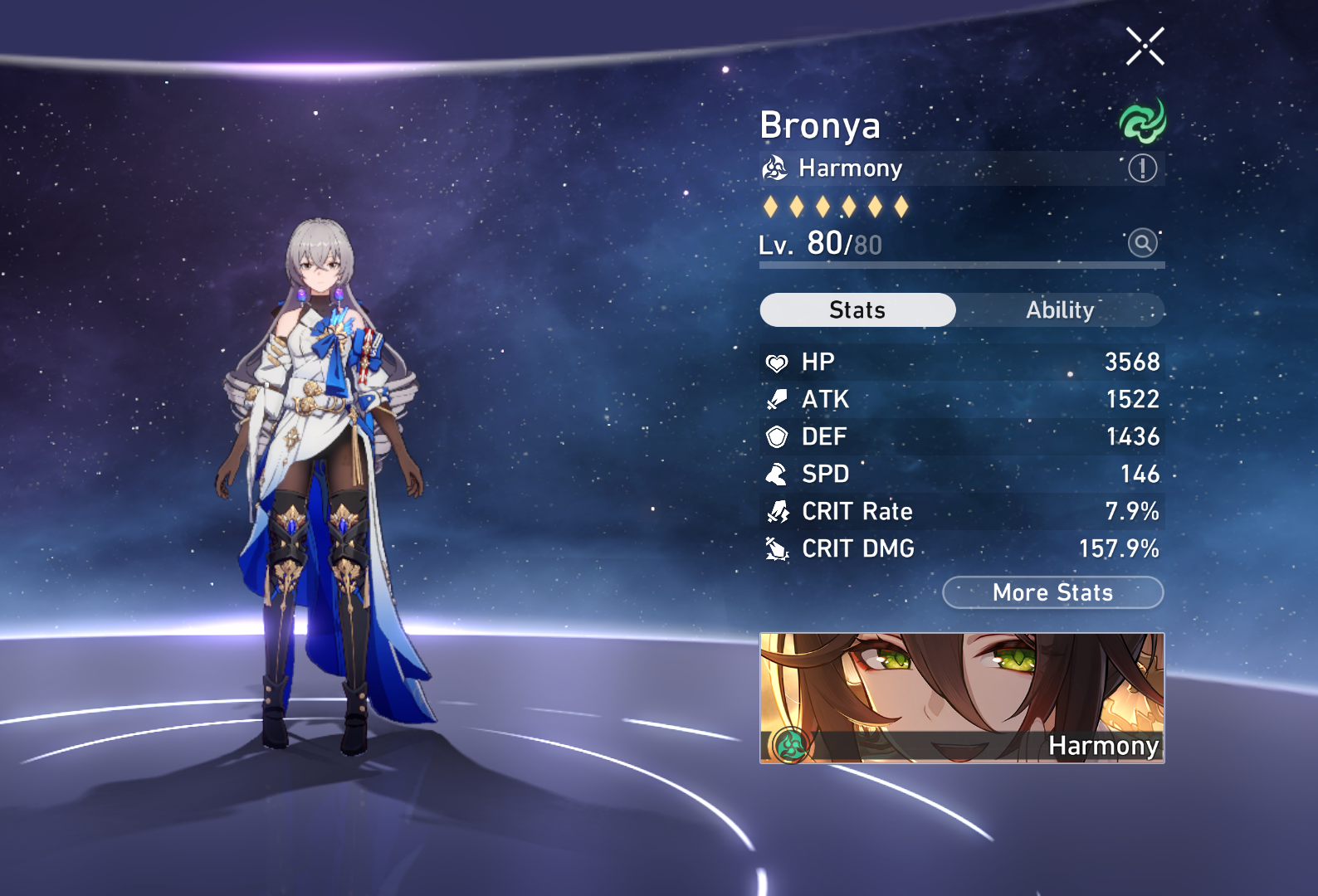Click the level progress bar under Lv. 80/80
The image size is (1318, 896).
pyautogui.click(x=960, y=265)
